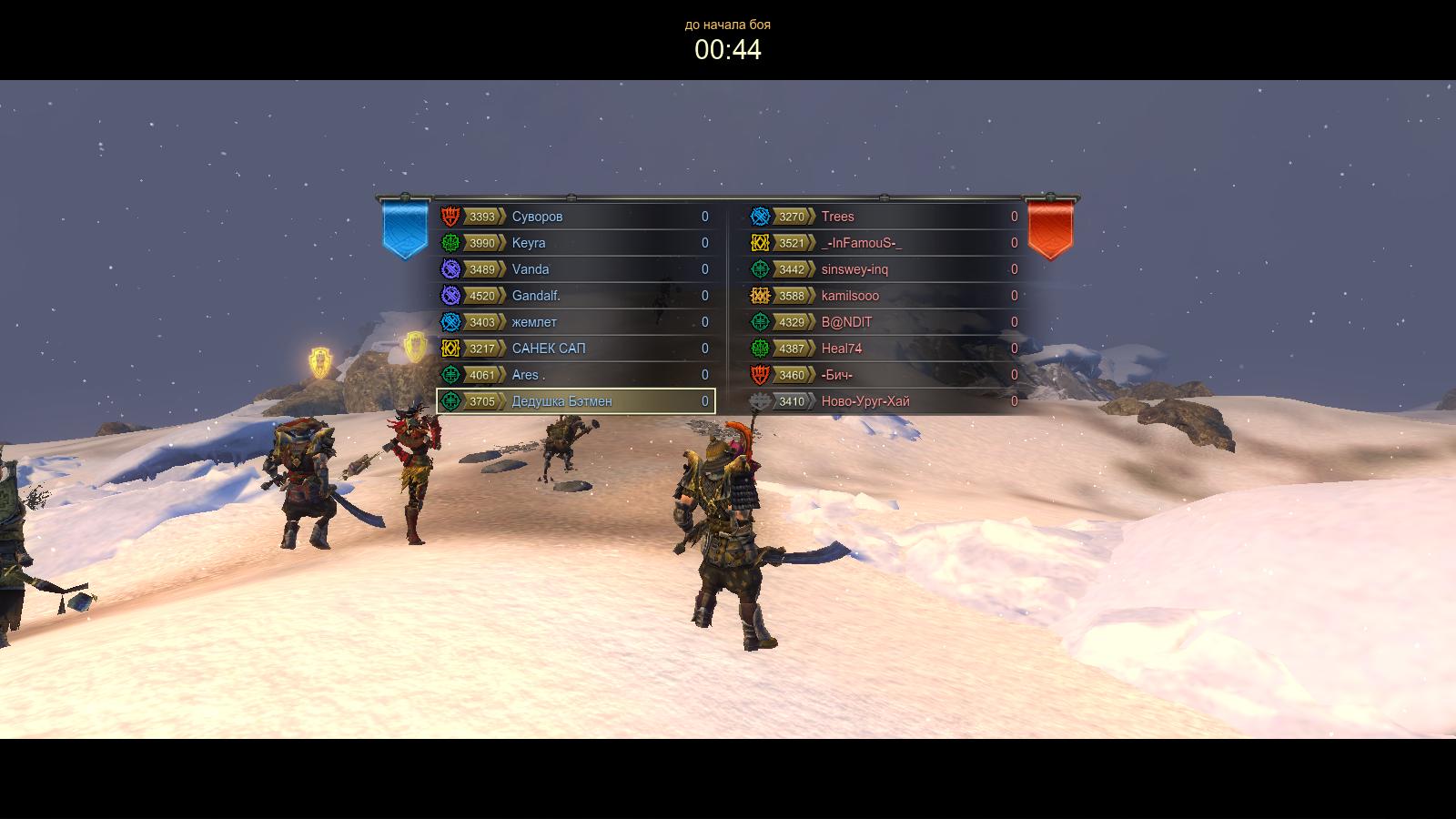
Task: Select kamilsooo on the scoreboard
Action: 885,296
